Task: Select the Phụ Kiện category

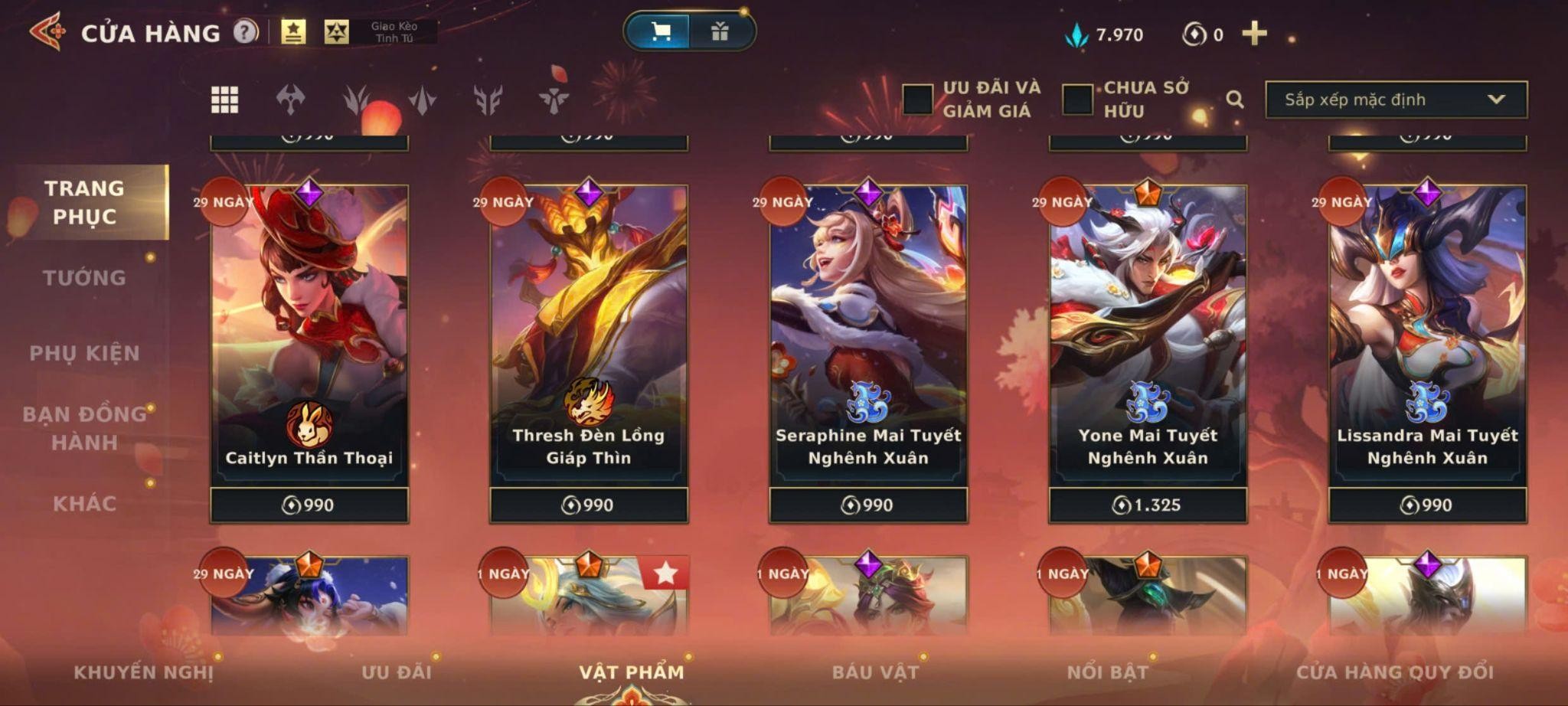Action: click(x=84, y=353)
